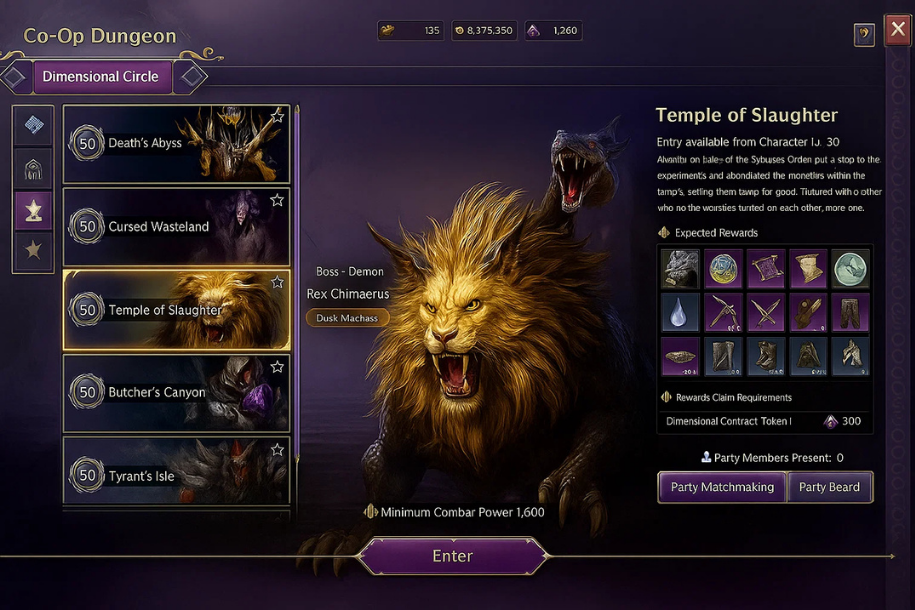Close the Co-Op Dungeon window
Viewport: 915px width, 610px height.
897,27
